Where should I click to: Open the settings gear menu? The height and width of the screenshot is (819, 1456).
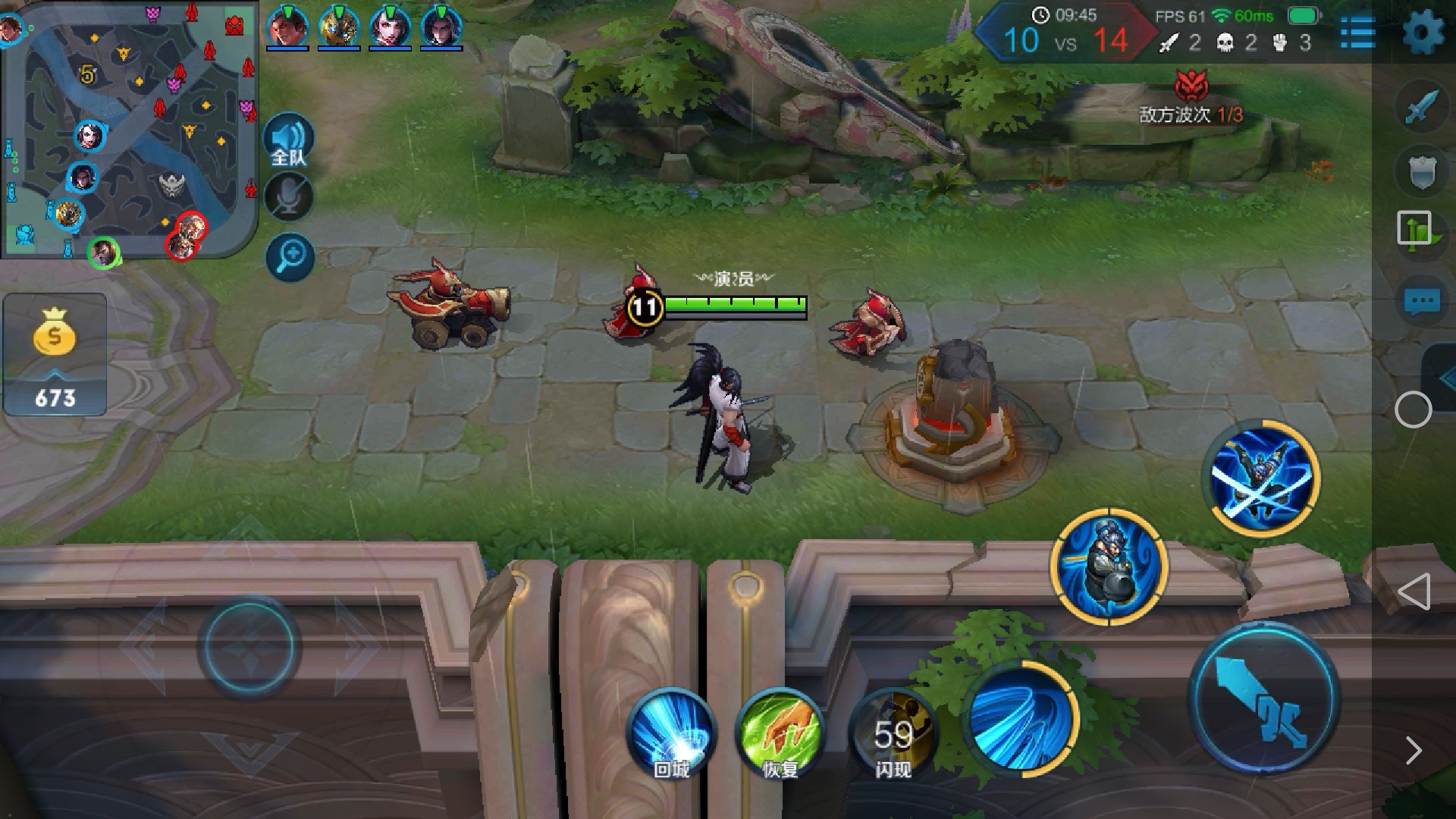pos(1423,32)
